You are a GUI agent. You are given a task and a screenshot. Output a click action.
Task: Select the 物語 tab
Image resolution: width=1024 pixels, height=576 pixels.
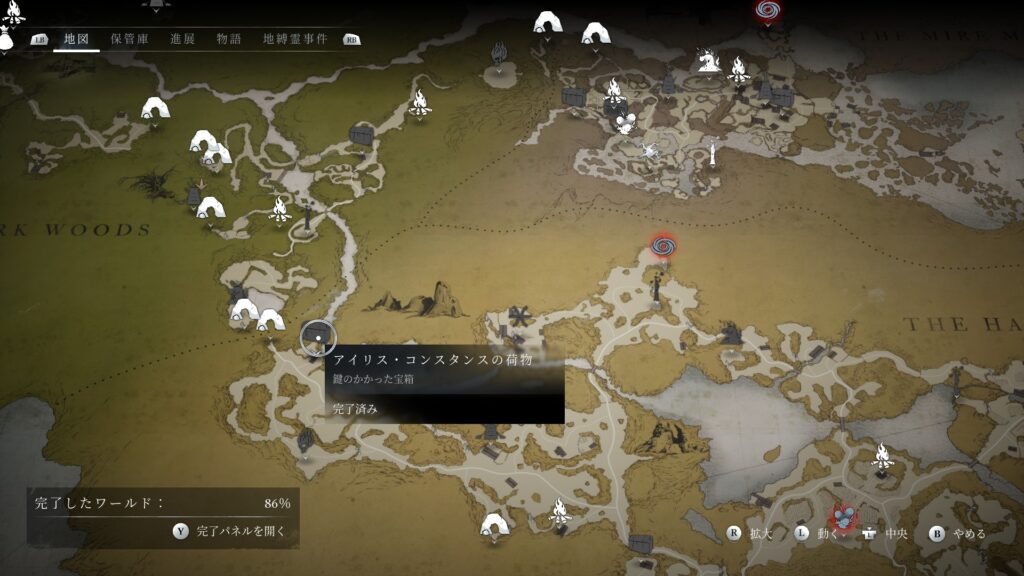(x=229, y=39)
